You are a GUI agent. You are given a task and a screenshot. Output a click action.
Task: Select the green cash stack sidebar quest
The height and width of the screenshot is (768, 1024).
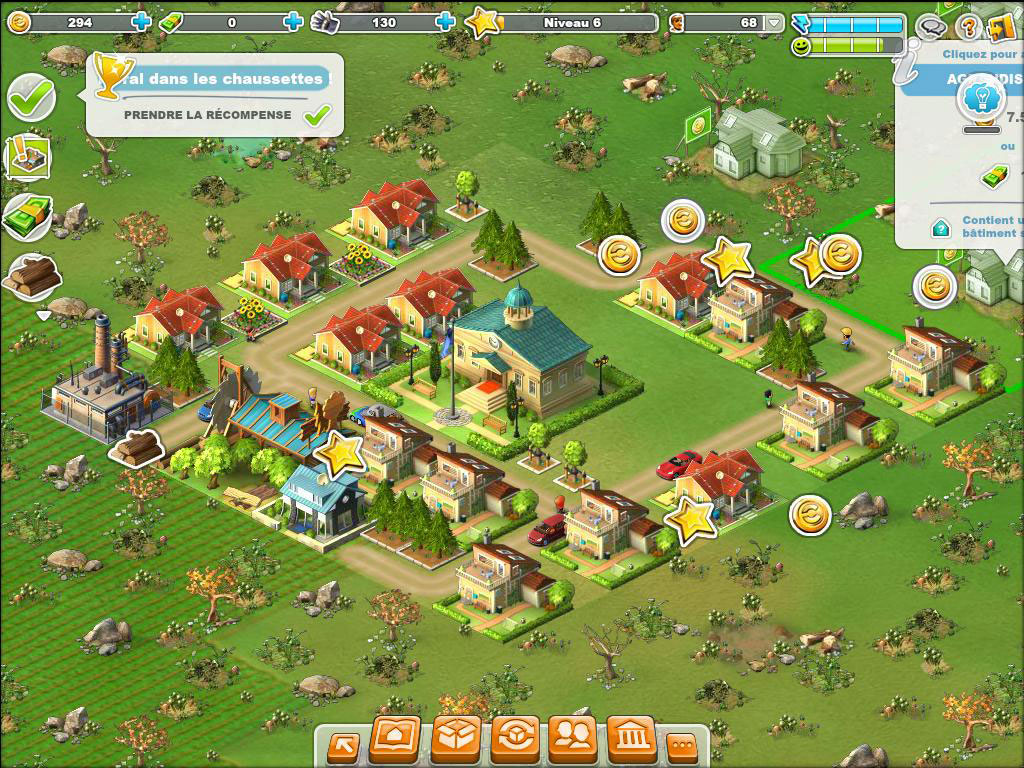pyautogui.click(x=28, y=215)
